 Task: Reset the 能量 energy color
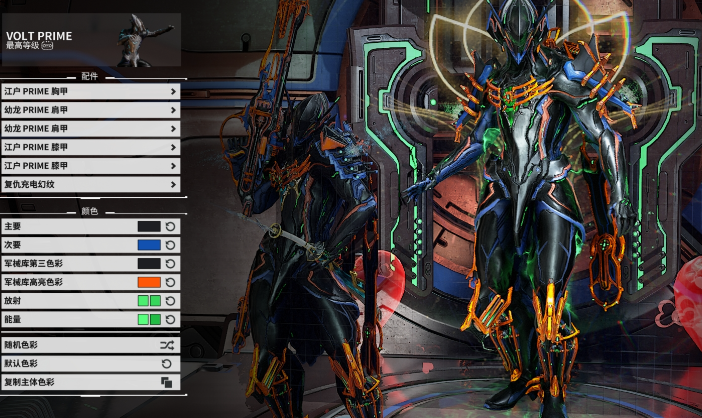tap(171, 319)
